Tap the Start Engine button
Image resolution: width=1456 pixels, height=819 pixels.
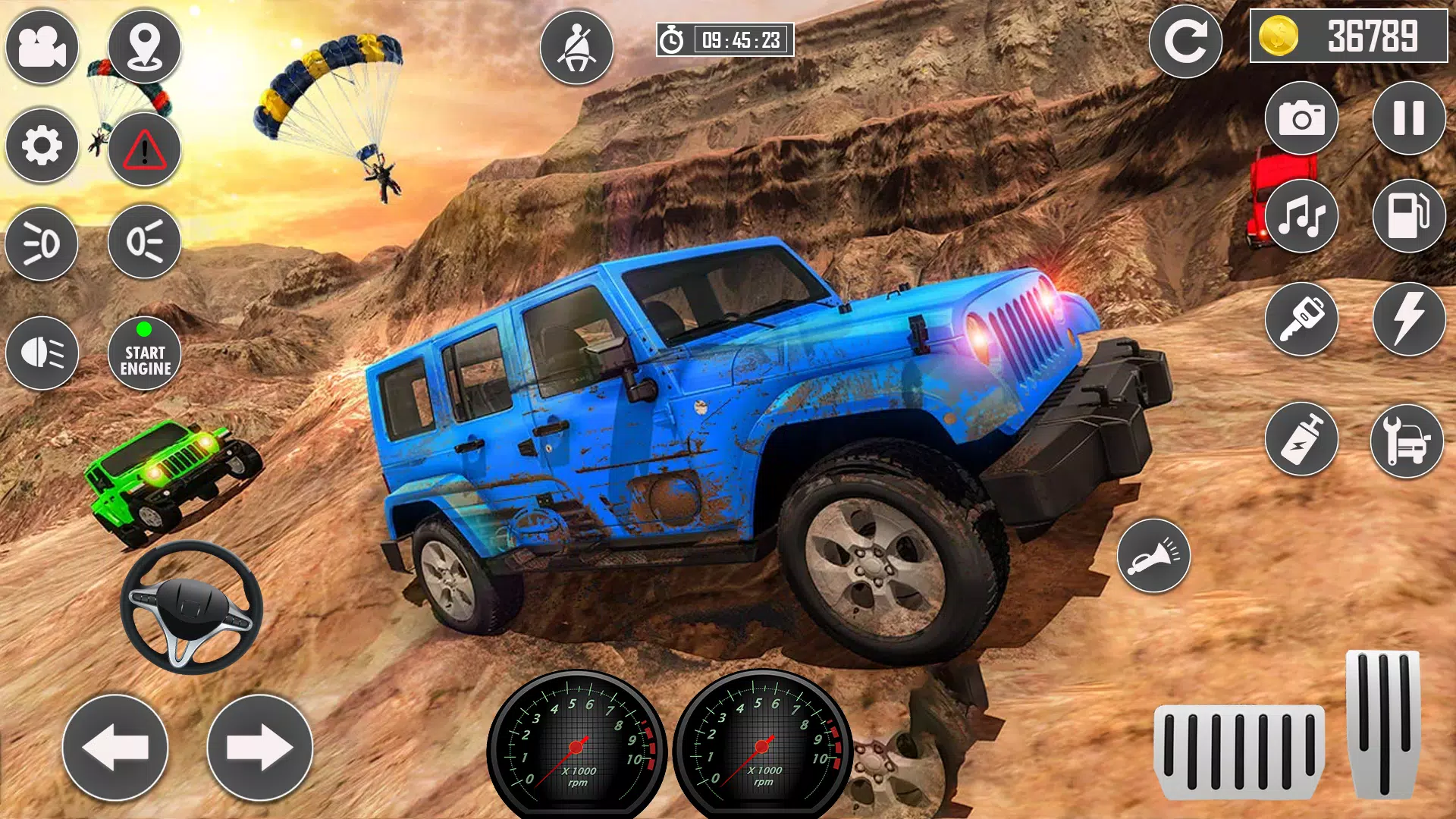tap(144, 353)
